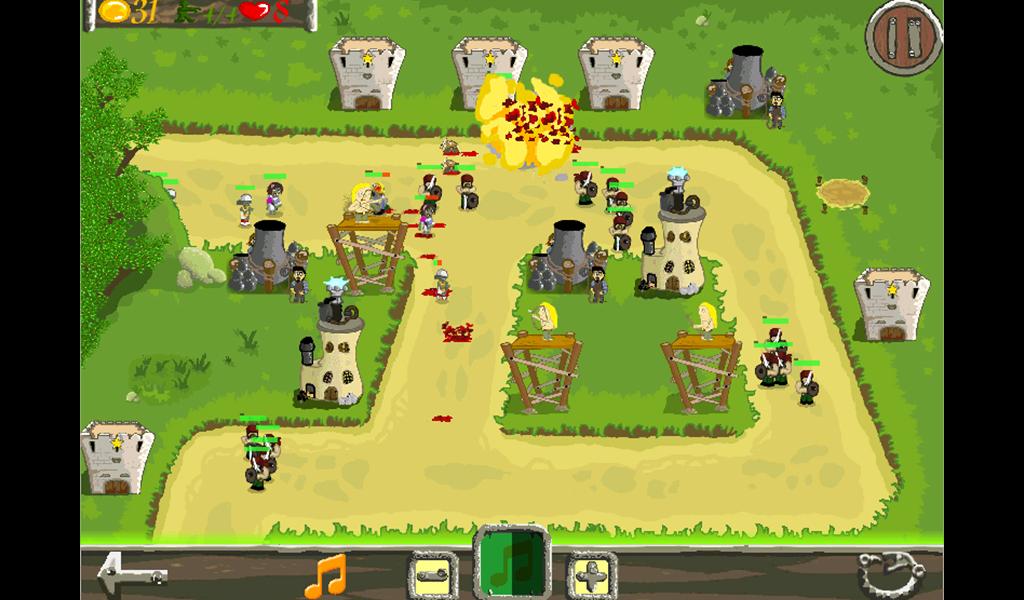Click the green music volume indicator box

tap(512, 563)
